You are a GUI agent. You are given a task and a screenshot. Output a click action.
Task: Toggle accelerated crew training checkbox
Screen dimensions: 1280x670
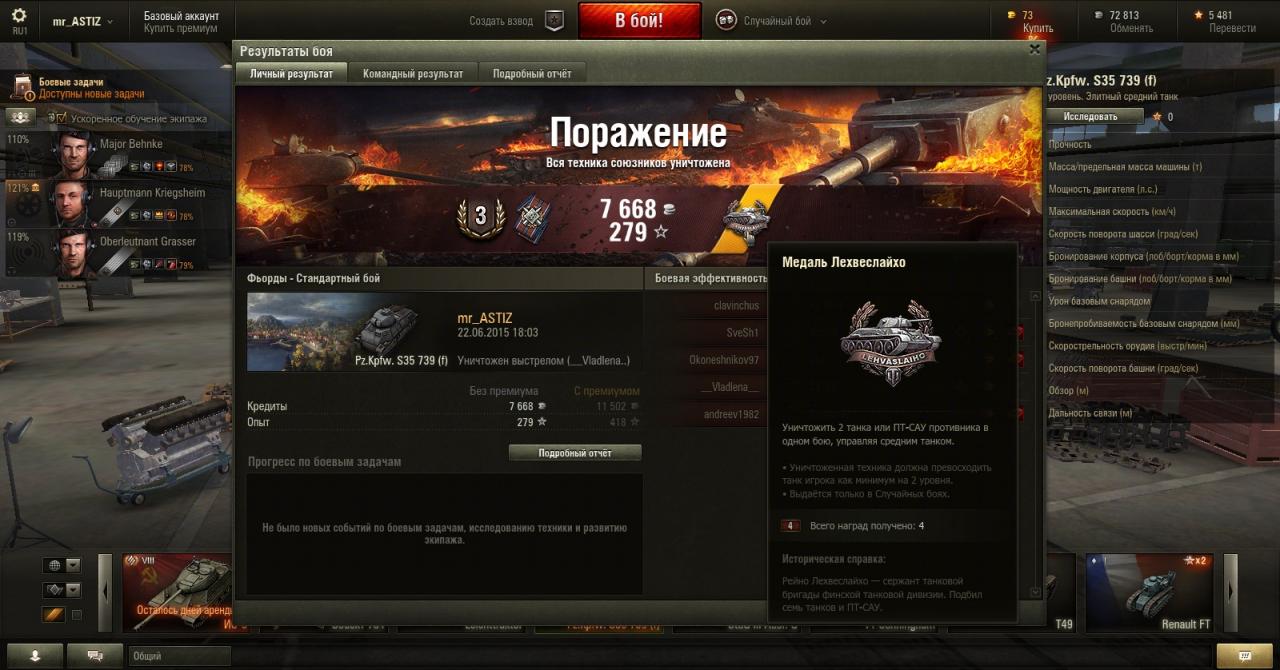pos(61,118)
